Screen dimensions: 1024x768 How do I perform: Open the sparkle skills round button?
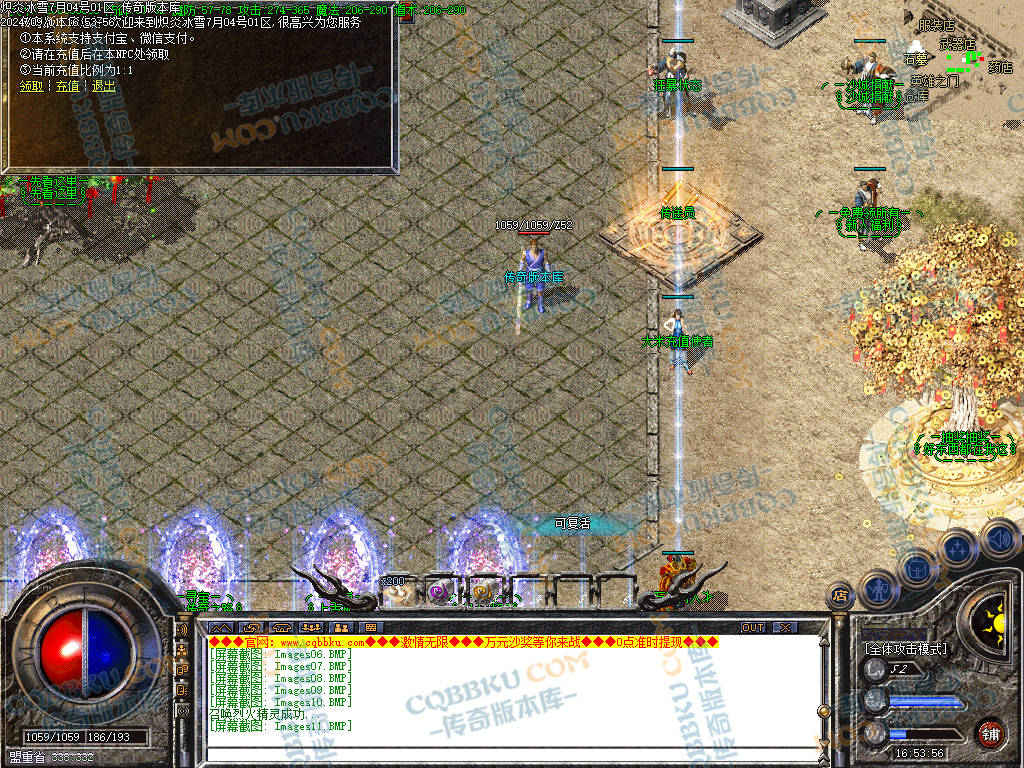tap(957, 548)
